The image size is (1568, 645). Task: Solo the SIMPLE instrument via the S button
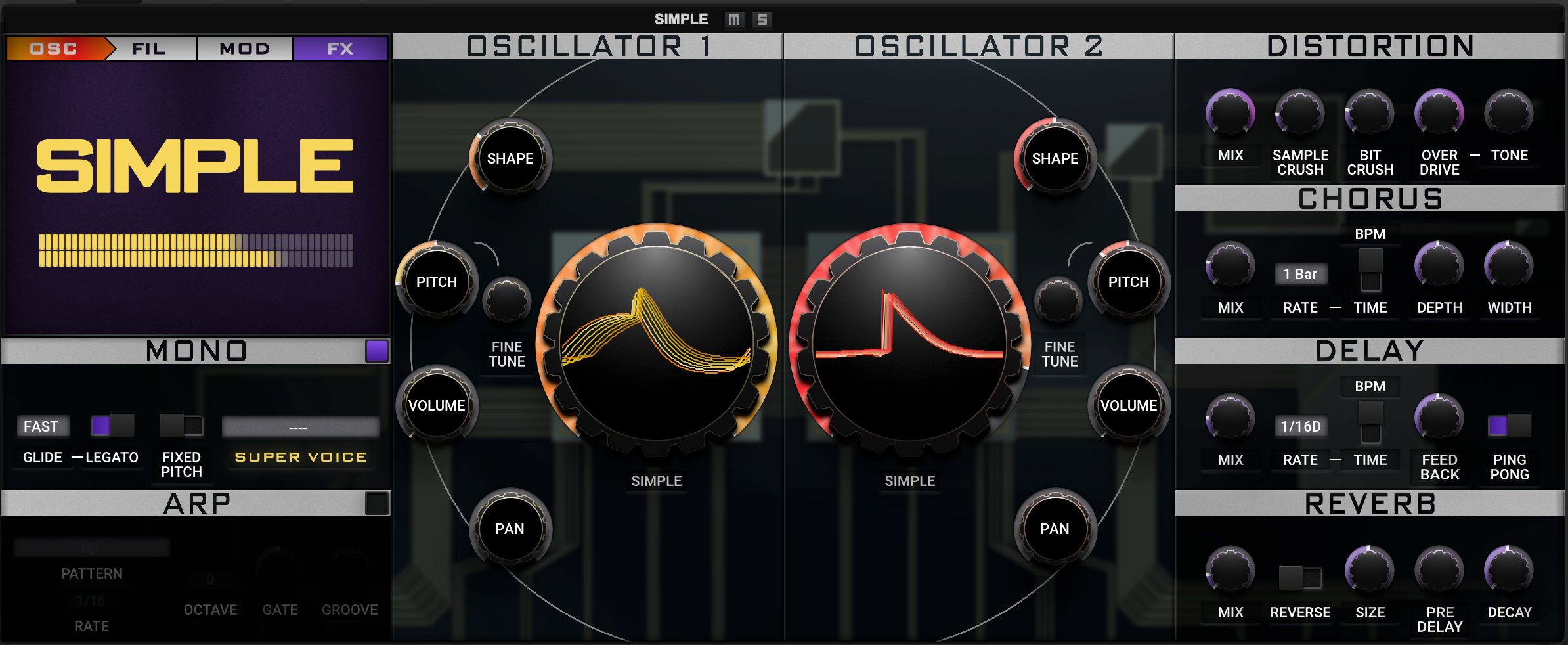click(x=762, y=19)
